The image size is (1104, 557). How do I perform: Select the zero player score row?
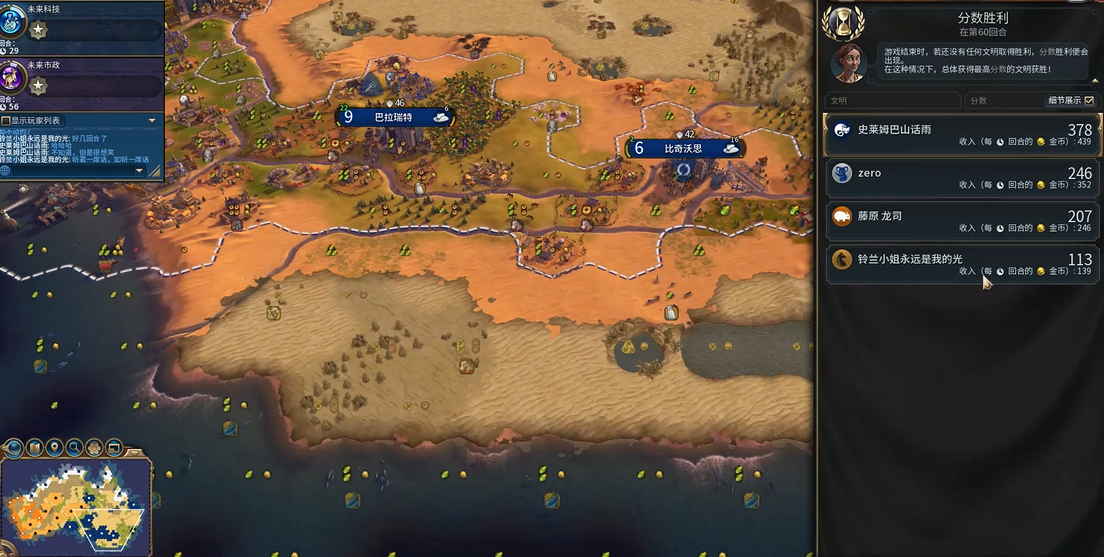960,177
